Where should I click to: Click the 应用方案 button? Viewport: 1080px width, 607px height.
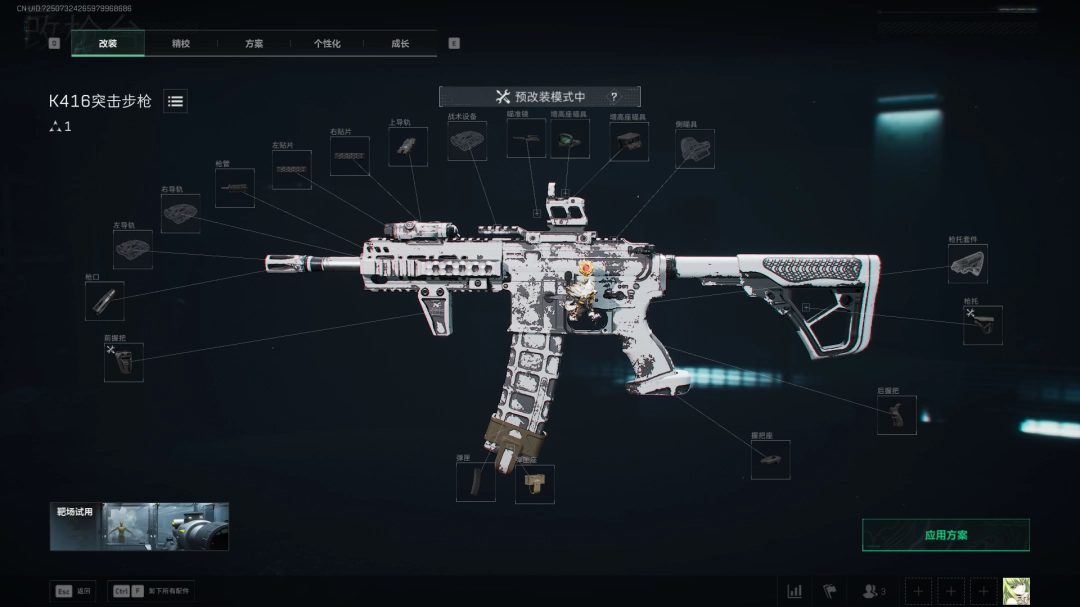point(945,535)
